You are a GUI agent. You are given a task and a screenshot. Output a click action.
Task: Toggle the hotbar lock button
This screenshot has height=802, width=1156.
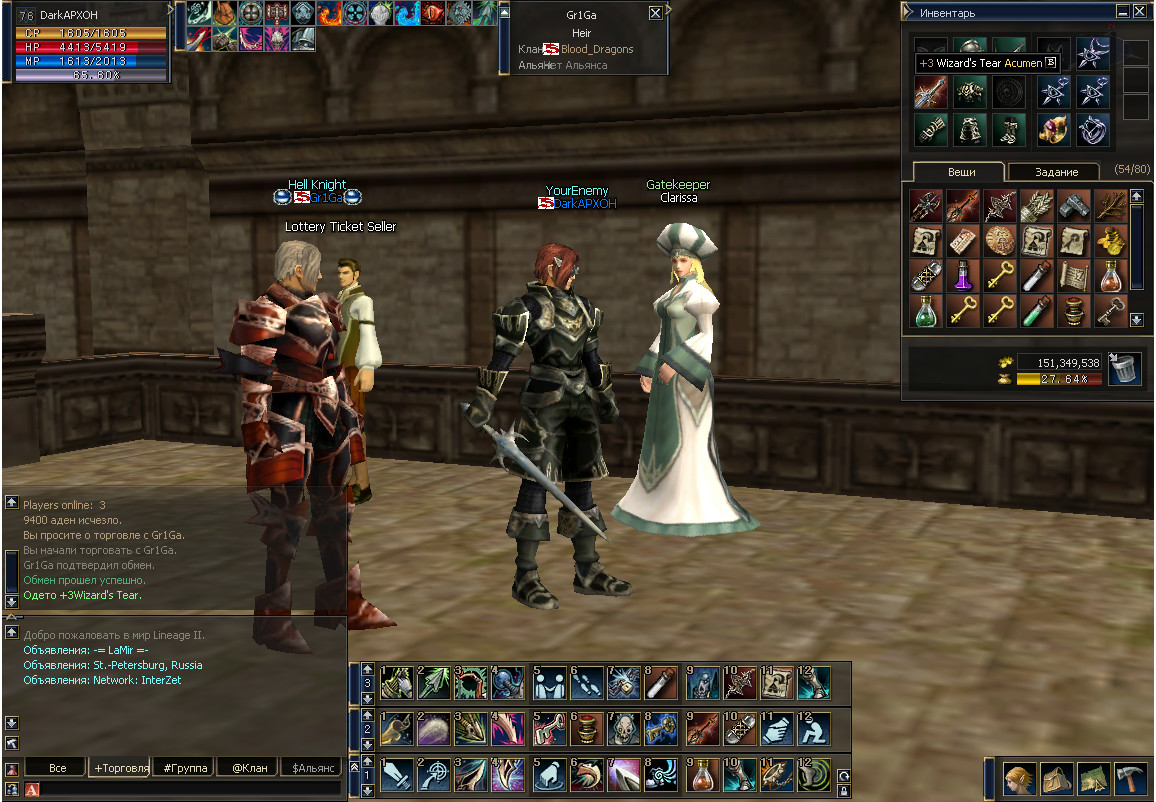(x=843, y=791)
